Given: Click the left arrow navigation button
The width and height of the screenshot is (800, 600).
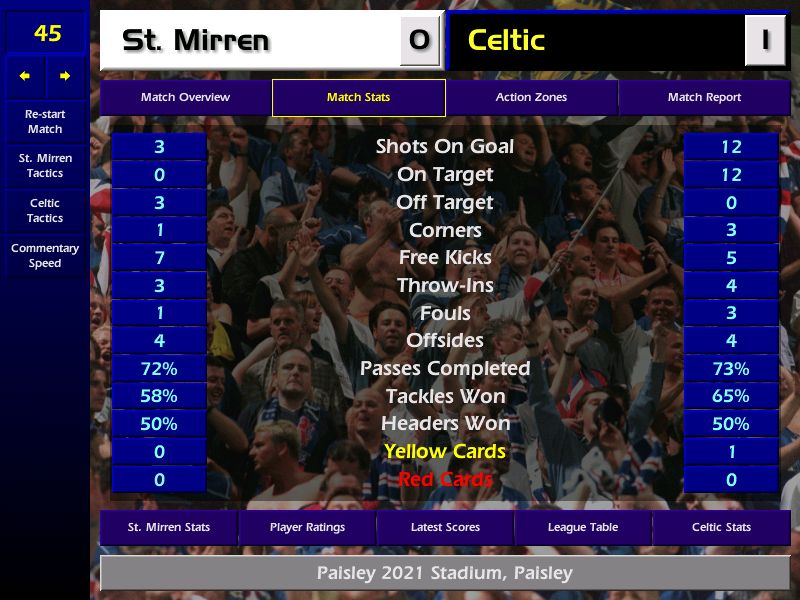Looking at the screenshot, I should 25,76.
